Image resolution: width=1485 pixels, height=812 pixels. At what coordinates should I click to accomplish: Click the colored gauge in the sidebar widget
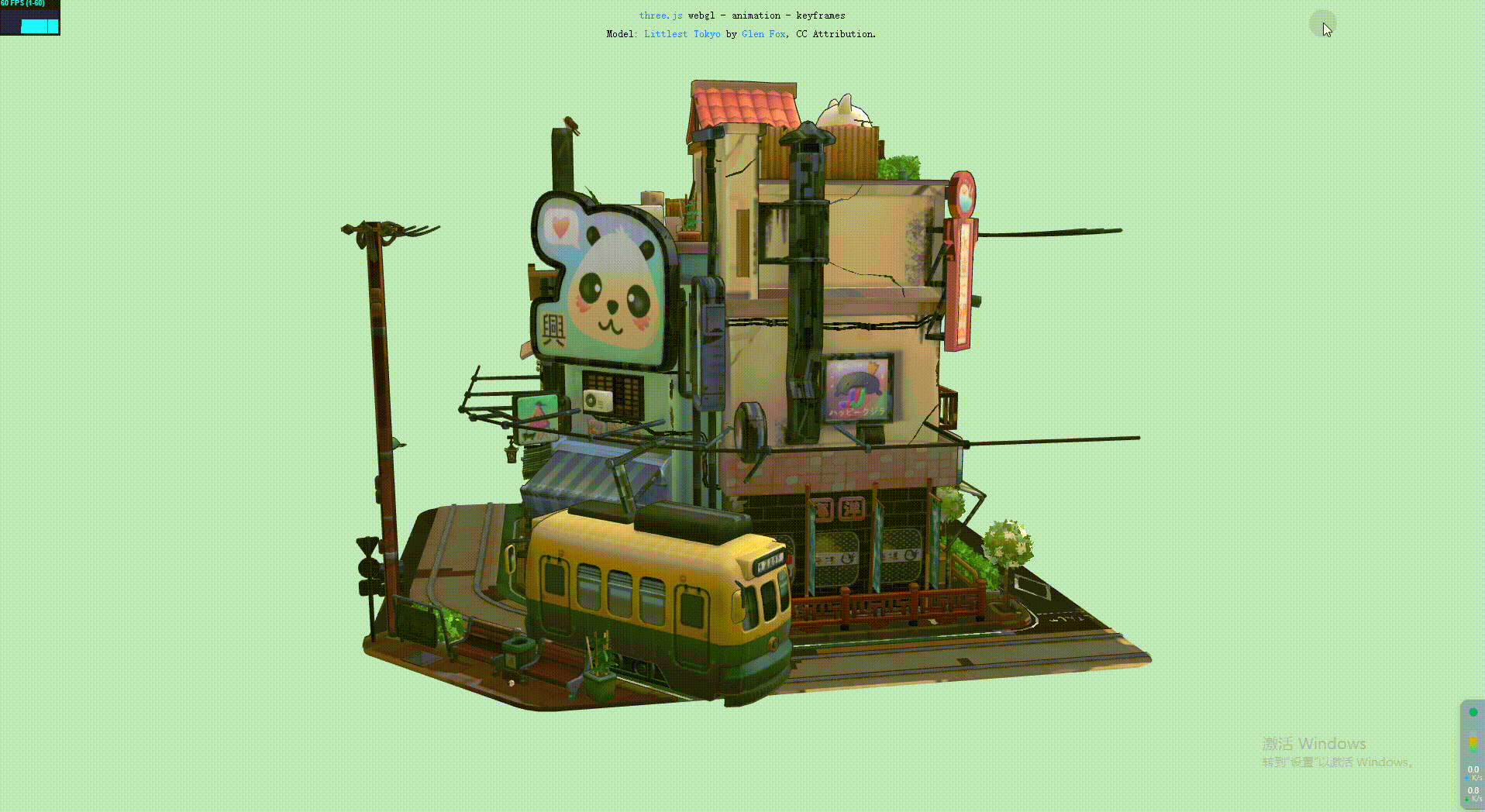[x=1473, y=745]
